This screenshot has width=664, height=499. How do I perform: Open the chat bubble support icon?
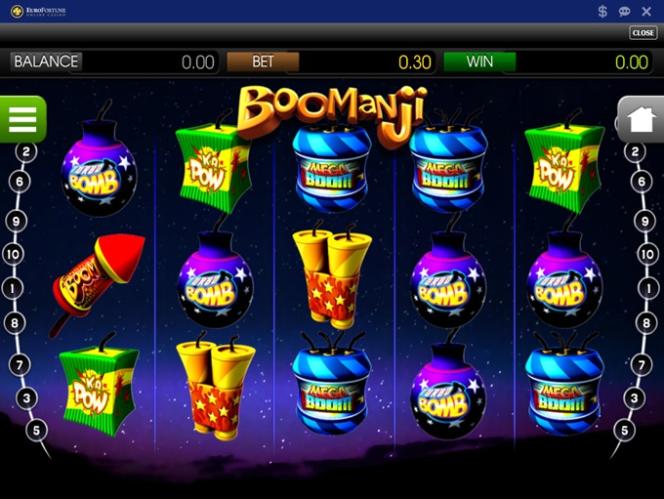(624, 11)
